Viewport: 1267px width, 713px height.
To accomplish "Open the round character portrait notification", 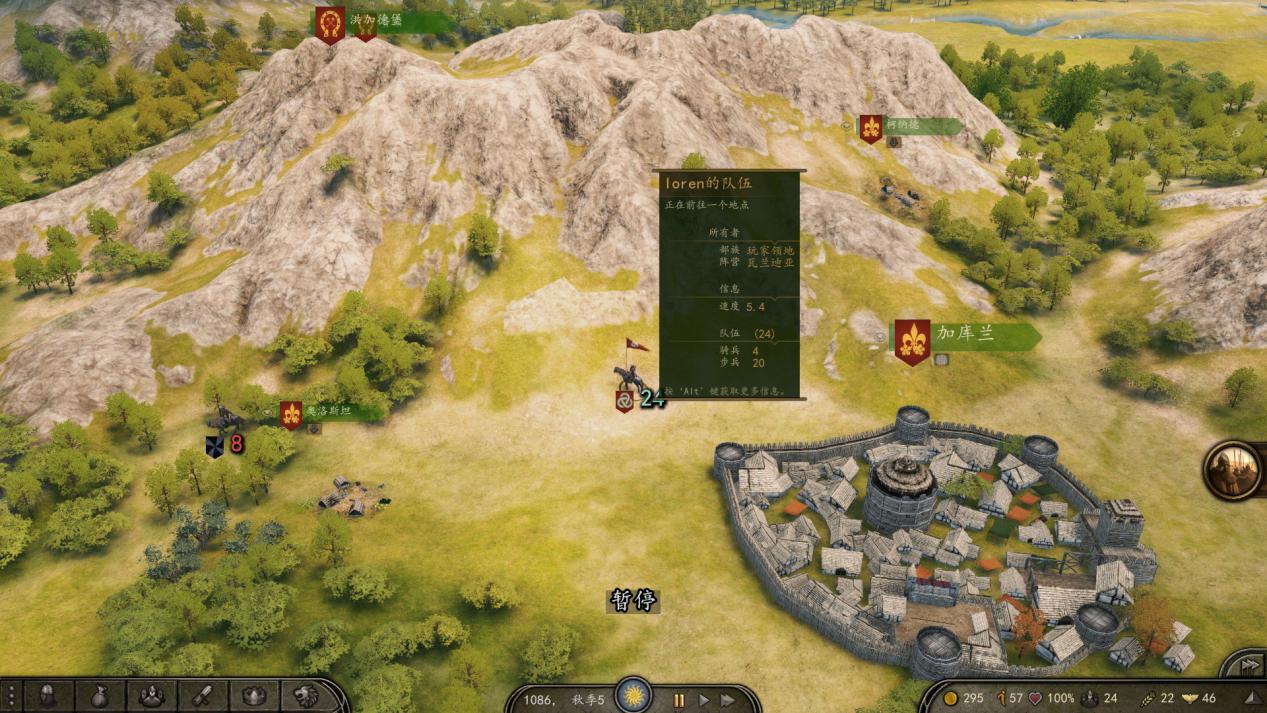I will [x=1233, y=470].
